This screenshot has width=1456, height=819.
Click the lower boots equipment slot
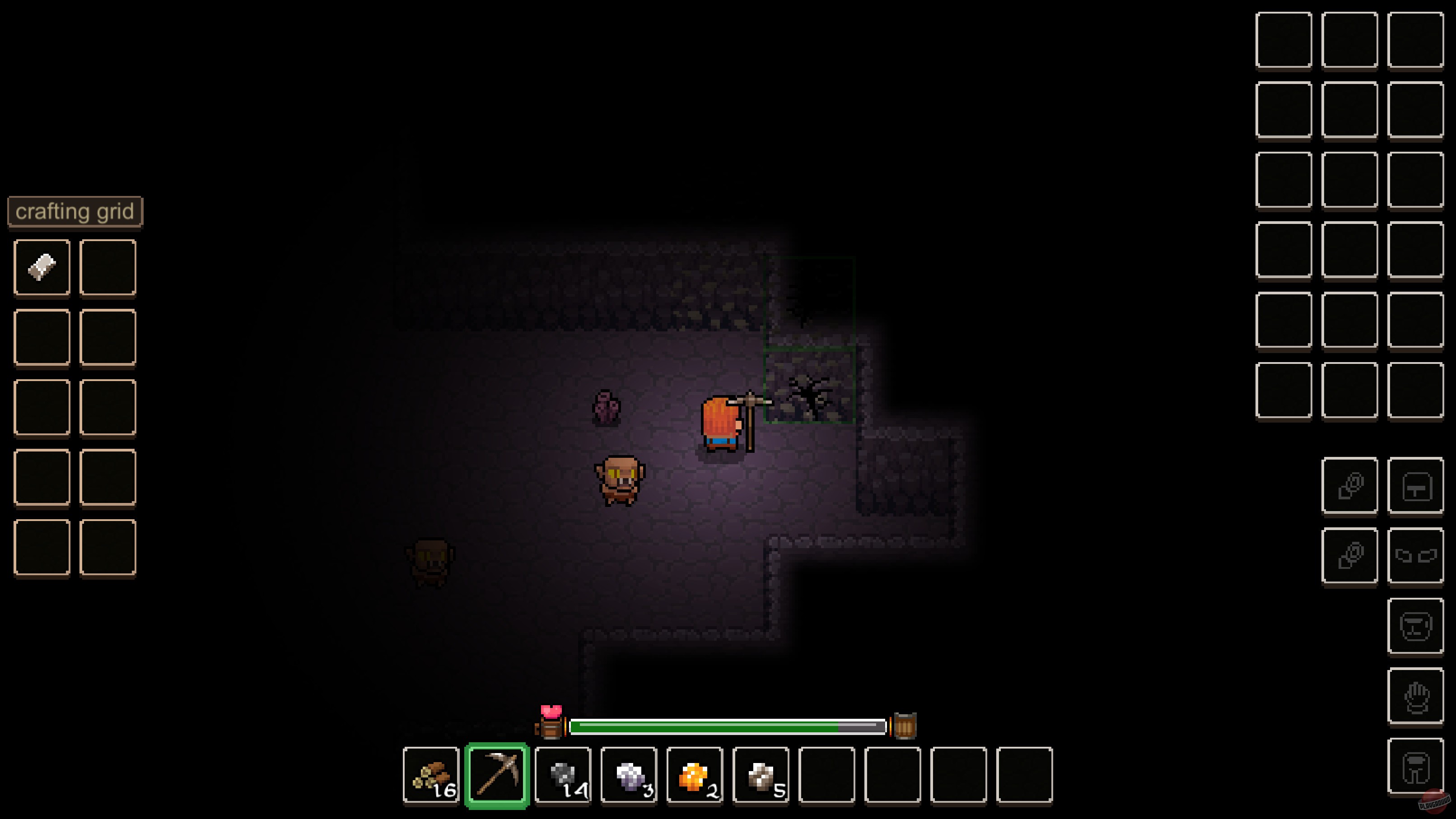pyautogui.click(x=1350, y=555)
